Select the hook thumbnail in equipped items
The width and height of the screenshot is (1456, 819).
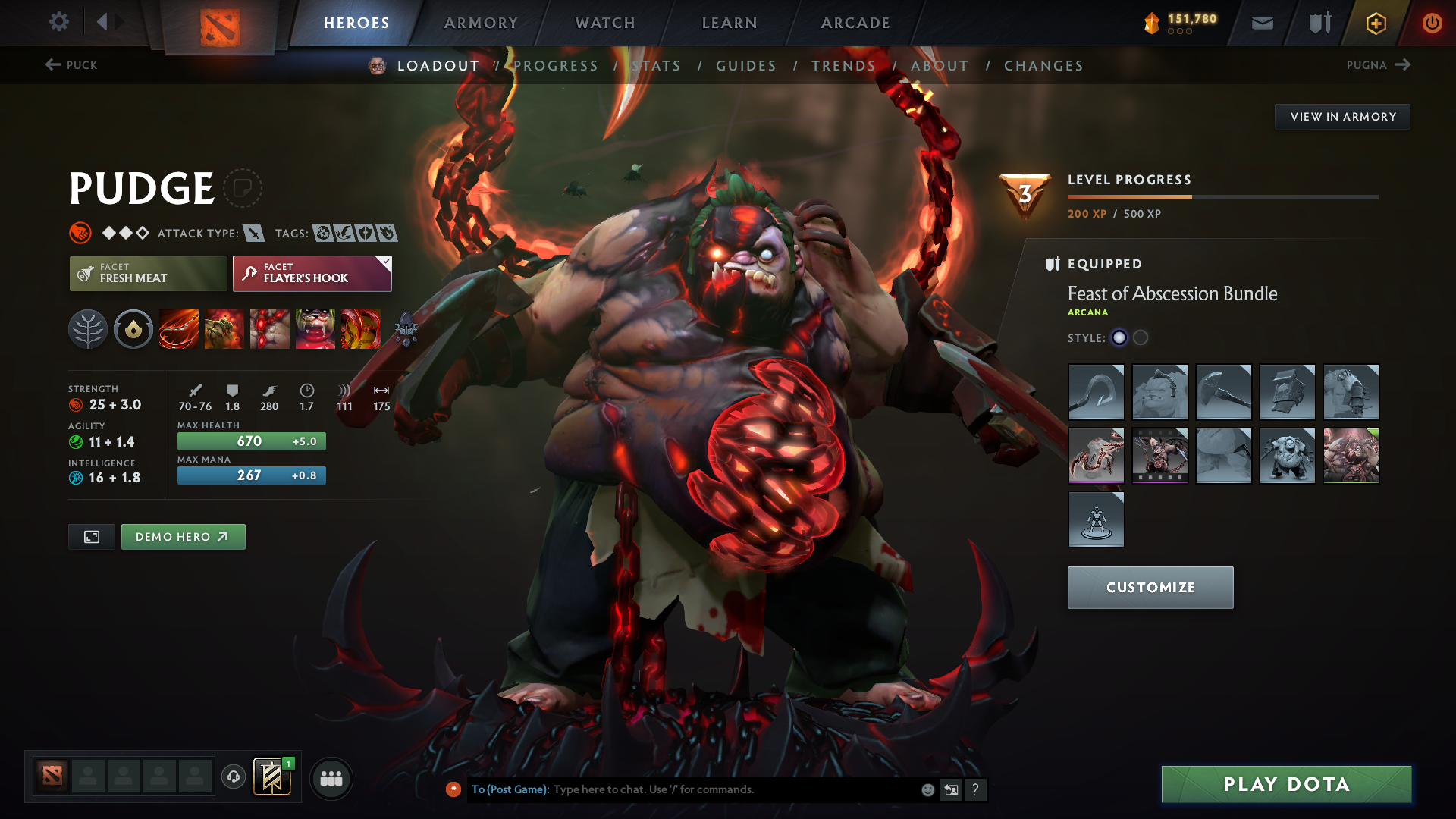(1096, 392)
